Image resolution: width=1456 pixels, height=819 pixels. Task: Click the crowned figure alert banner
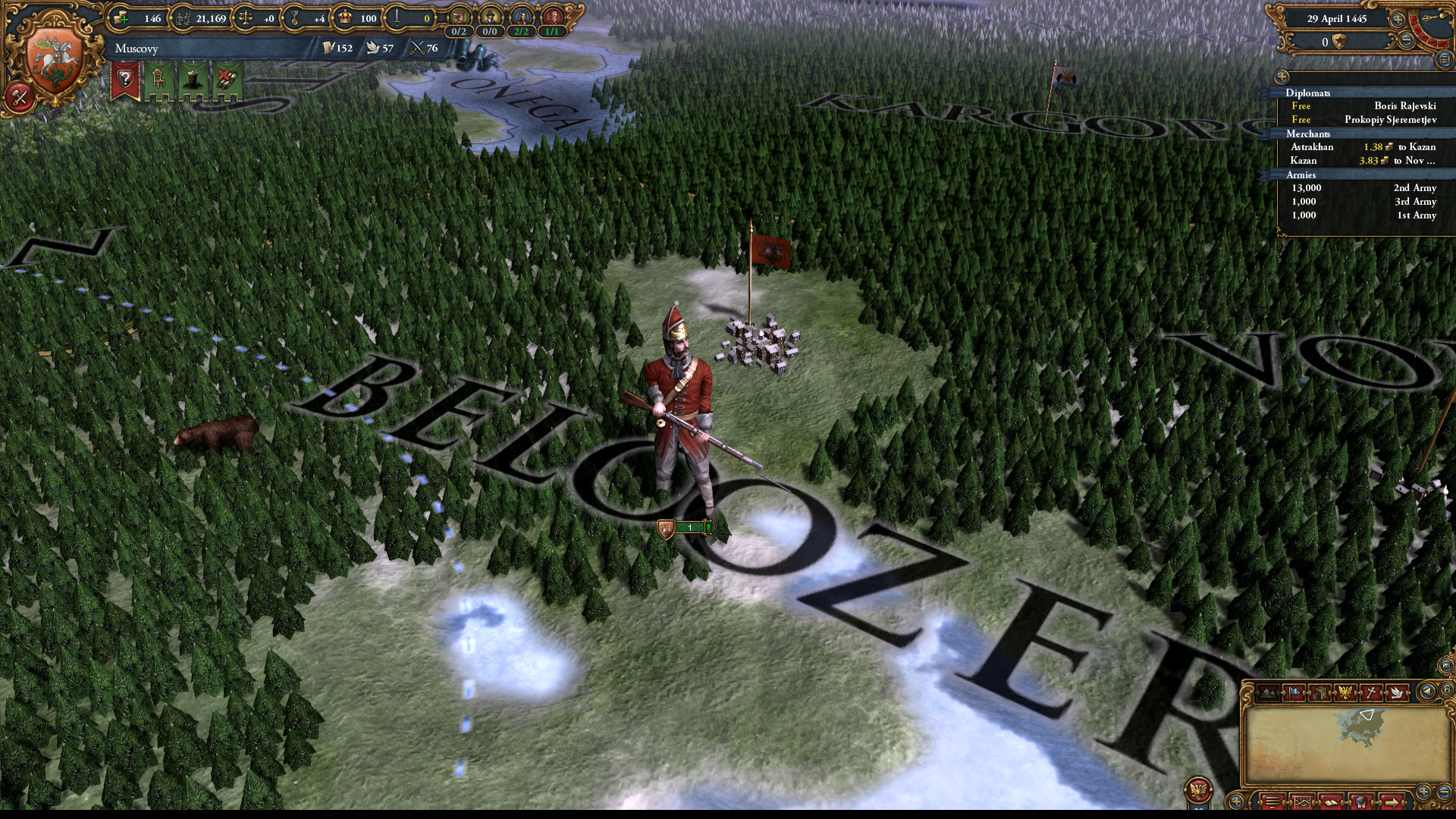coord(193,80)
